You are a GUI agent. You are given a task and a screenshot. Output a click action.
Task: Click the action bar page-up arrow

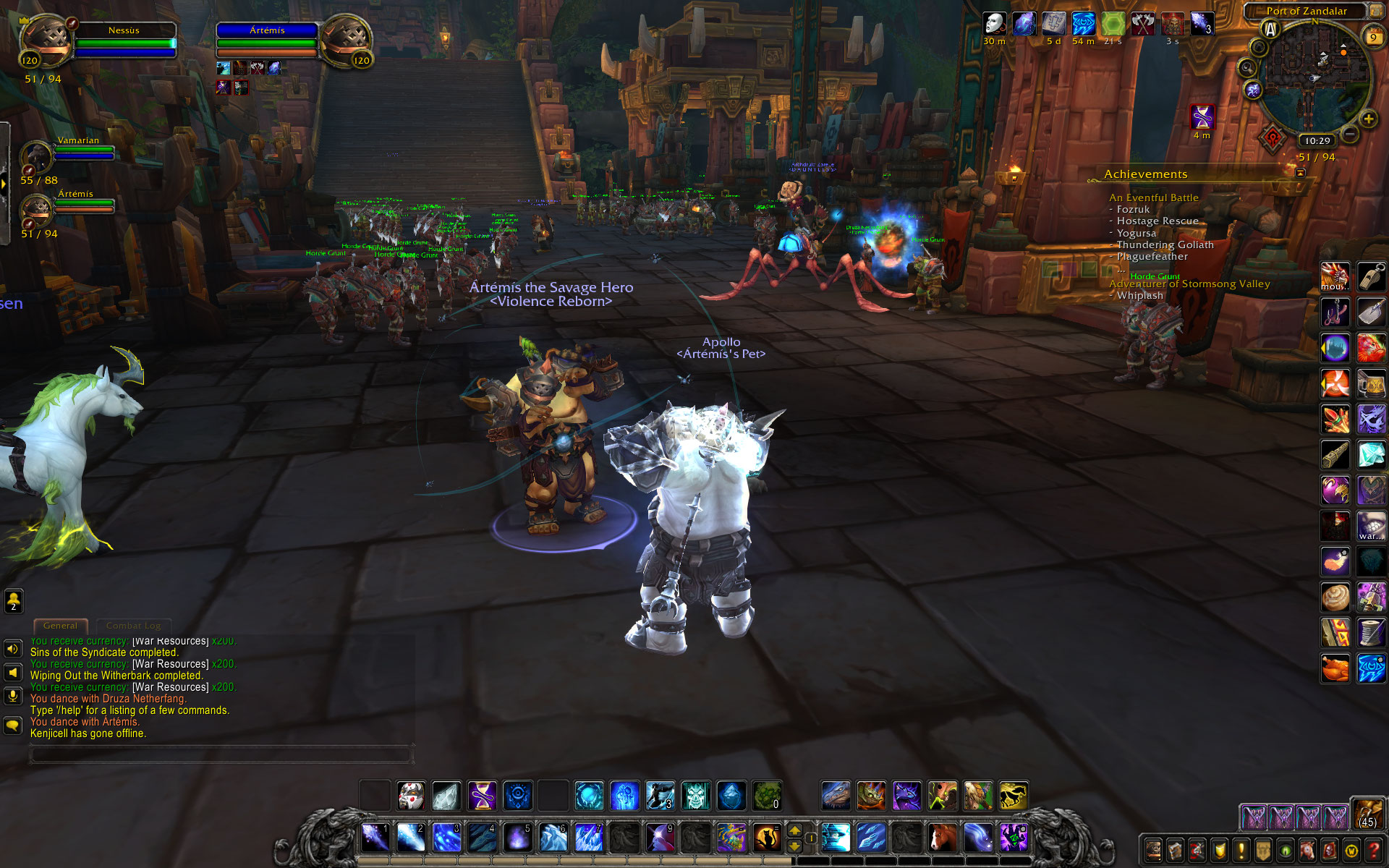coord(794,831)
